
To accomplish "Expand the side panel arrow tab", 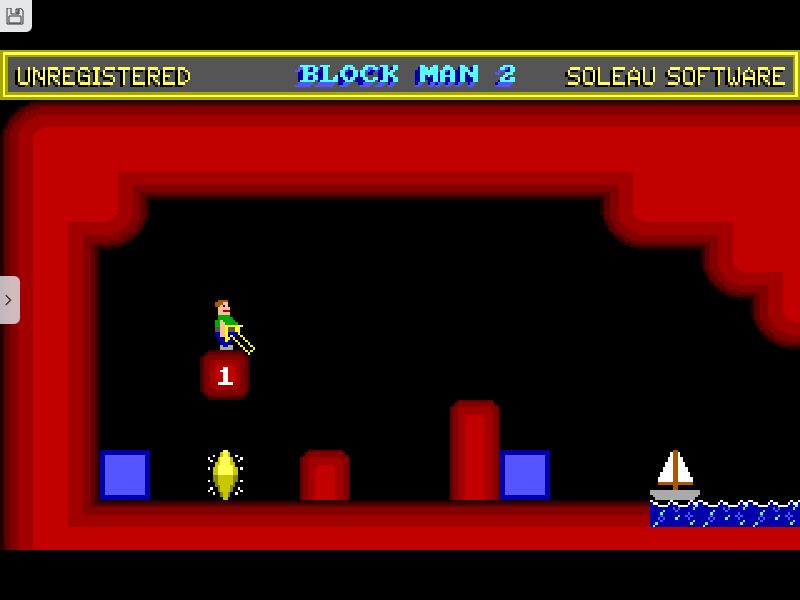I will click(x=9, y=300).
